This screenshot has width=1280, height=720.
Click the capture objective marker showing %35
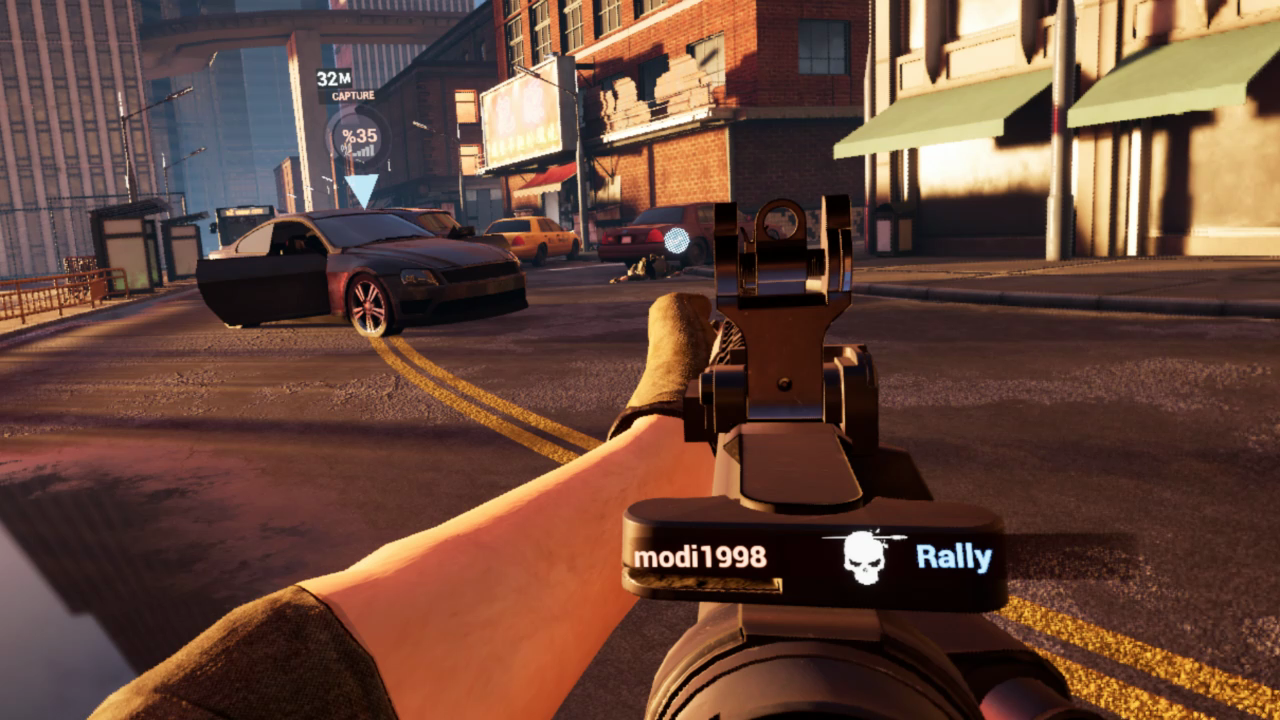pos(359,137)
